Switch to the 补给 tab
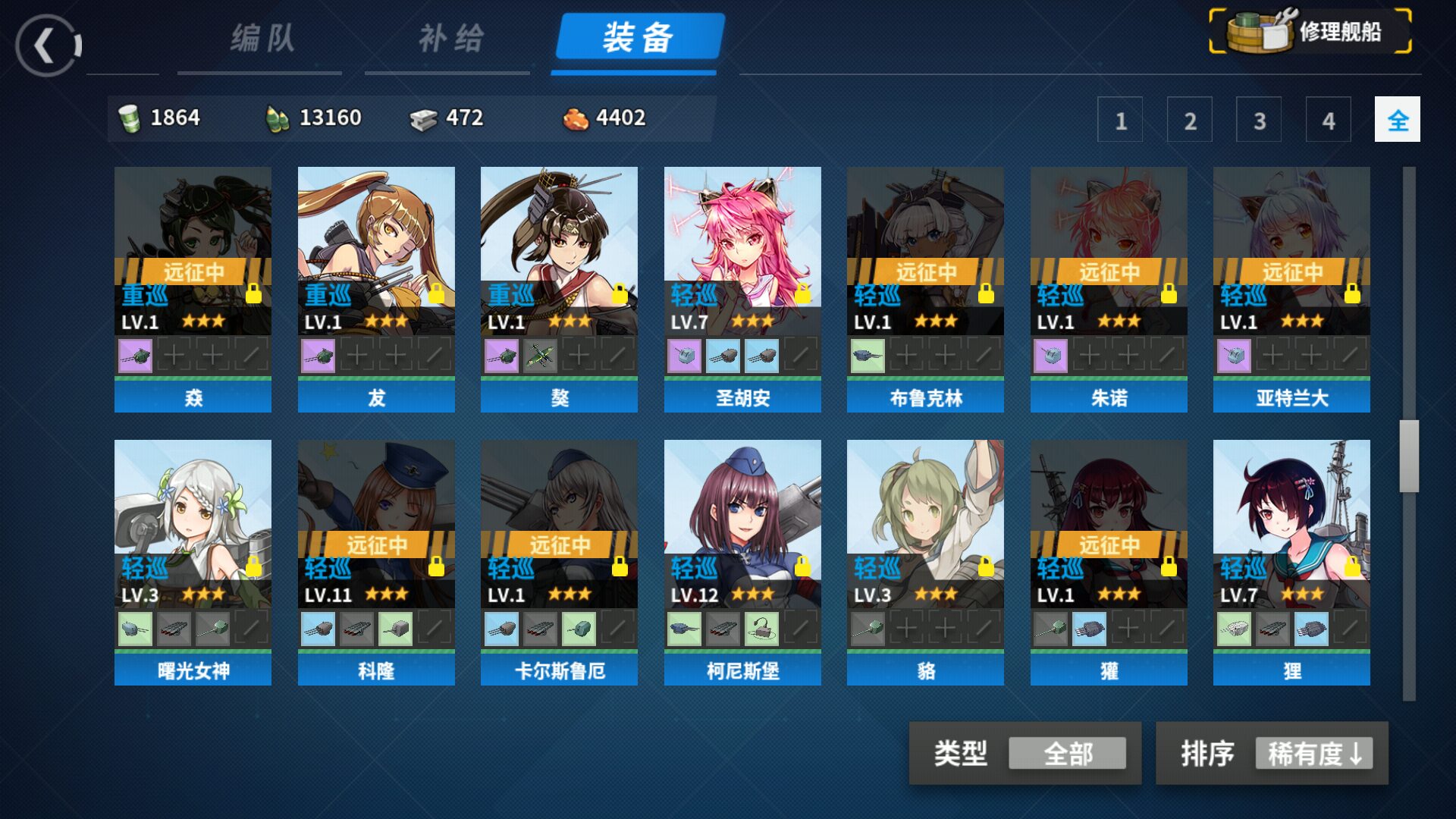The width and height of the screenshot is (1456, 819). point(450,38)
